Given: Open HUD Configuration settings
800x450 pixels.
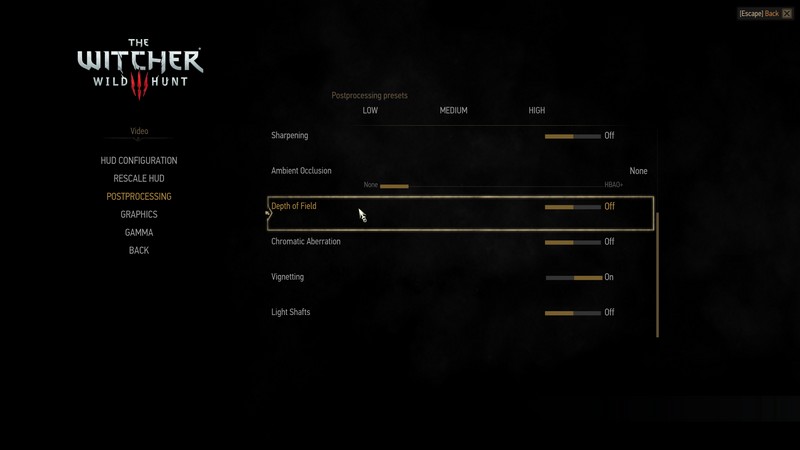Looking at the screenshot, I should [x=139, y=161].
